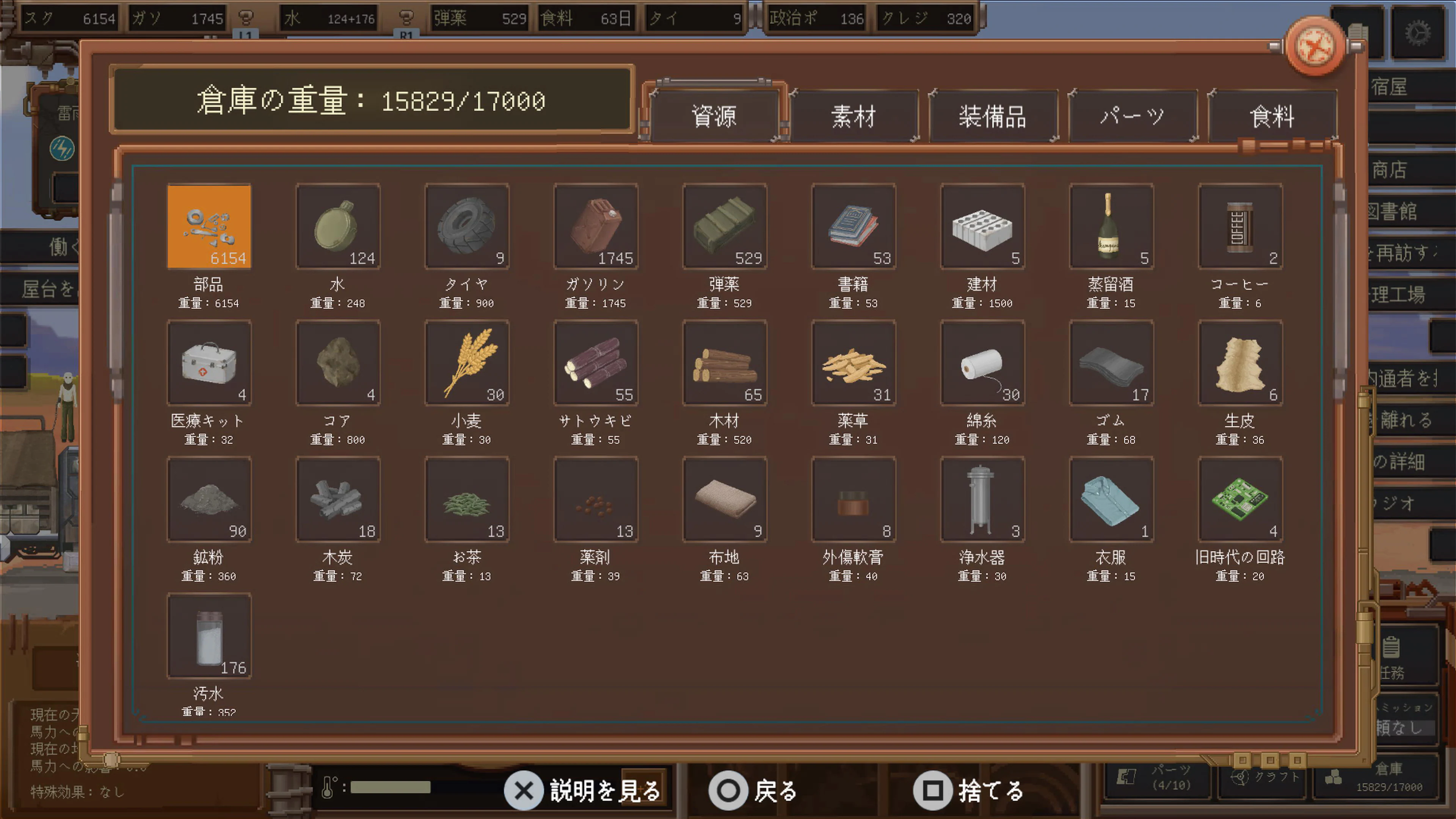
Task: Open the settings gear icon top right
Action: pos(1419,32)
